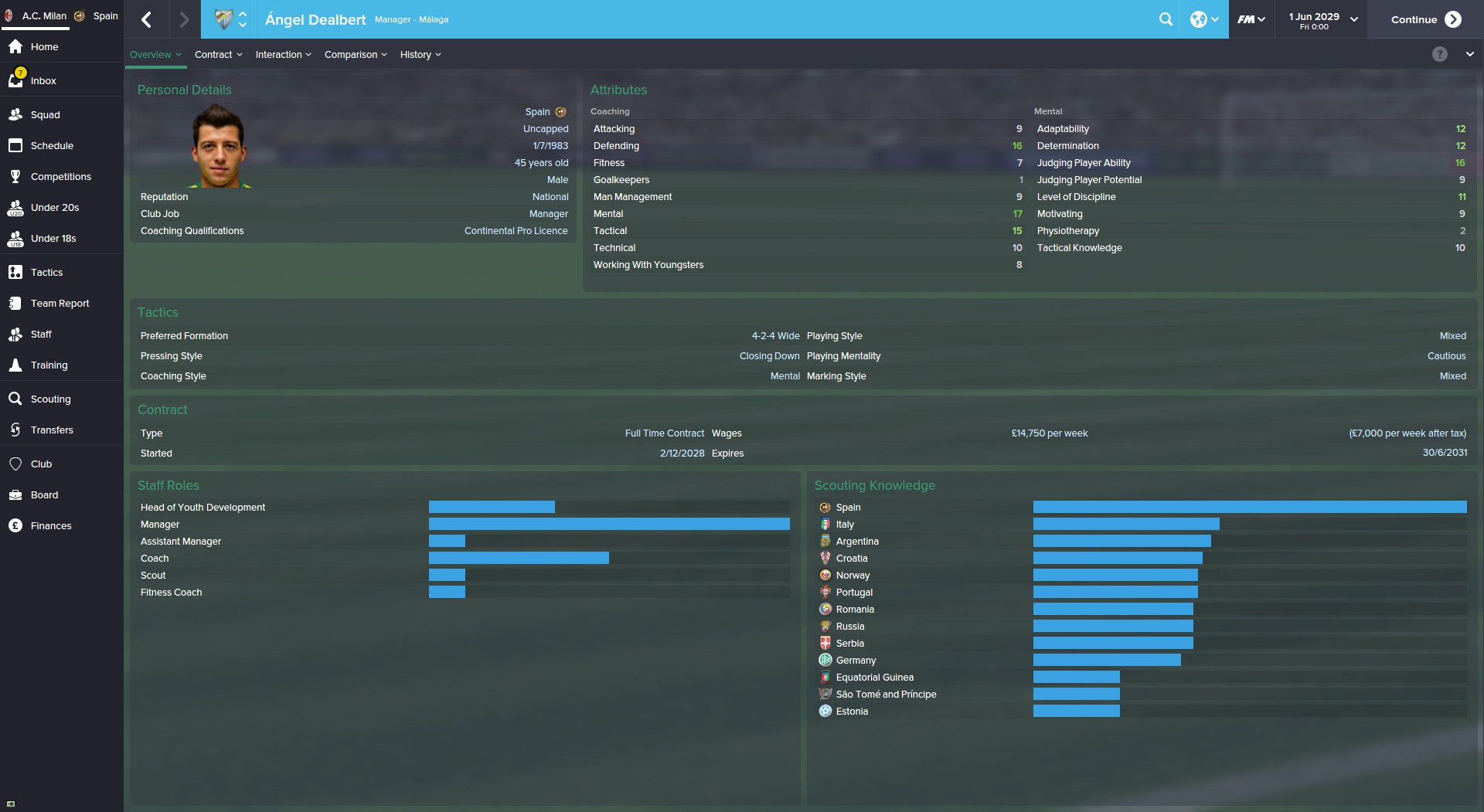The height and width of the screenshot is (812, 1484).
Task: Click the help question mark icon
Action: tap(1439, 54)
